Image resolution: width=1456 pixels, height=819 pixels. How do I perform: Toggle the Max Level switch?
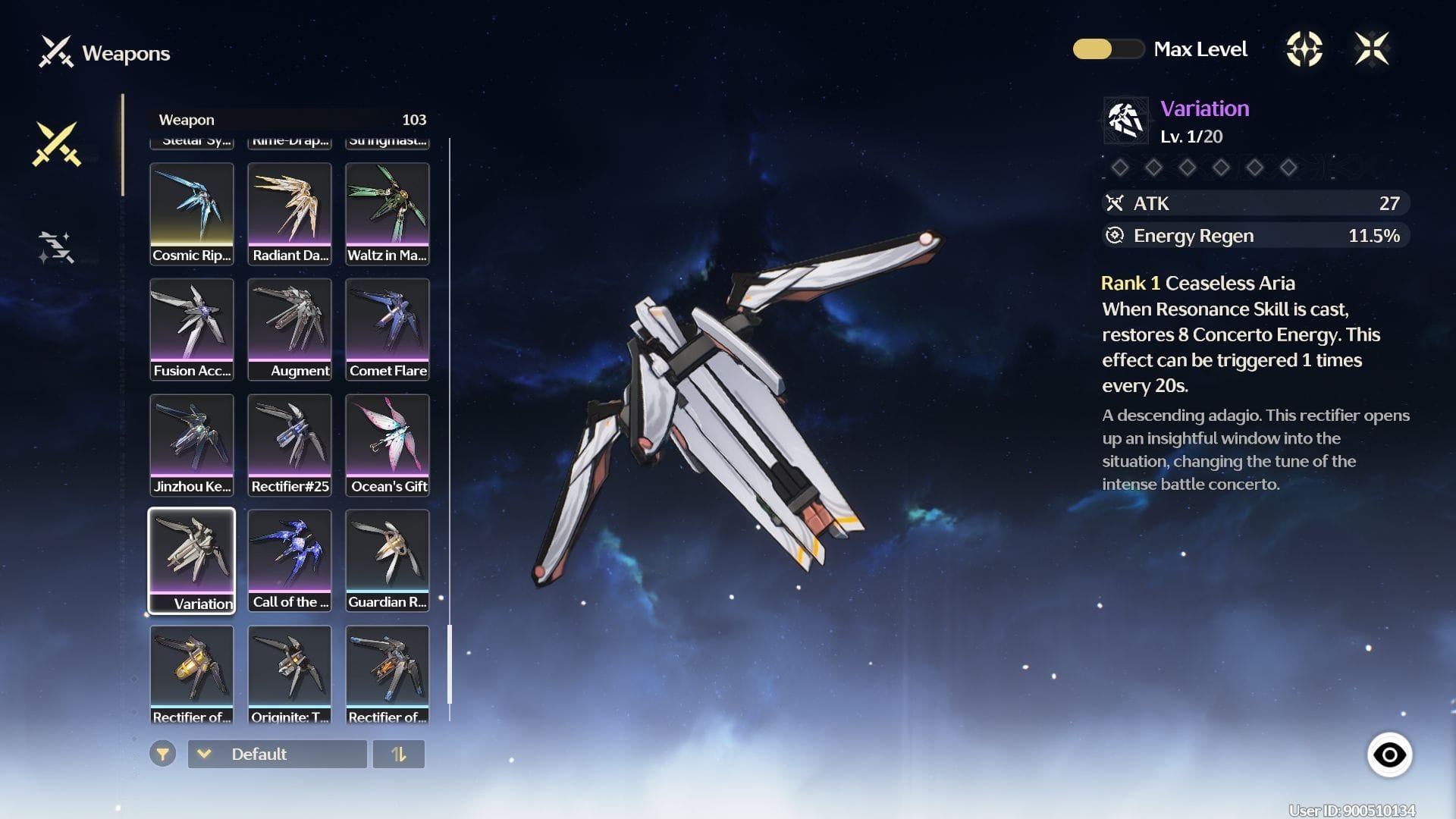(1107, 49)
